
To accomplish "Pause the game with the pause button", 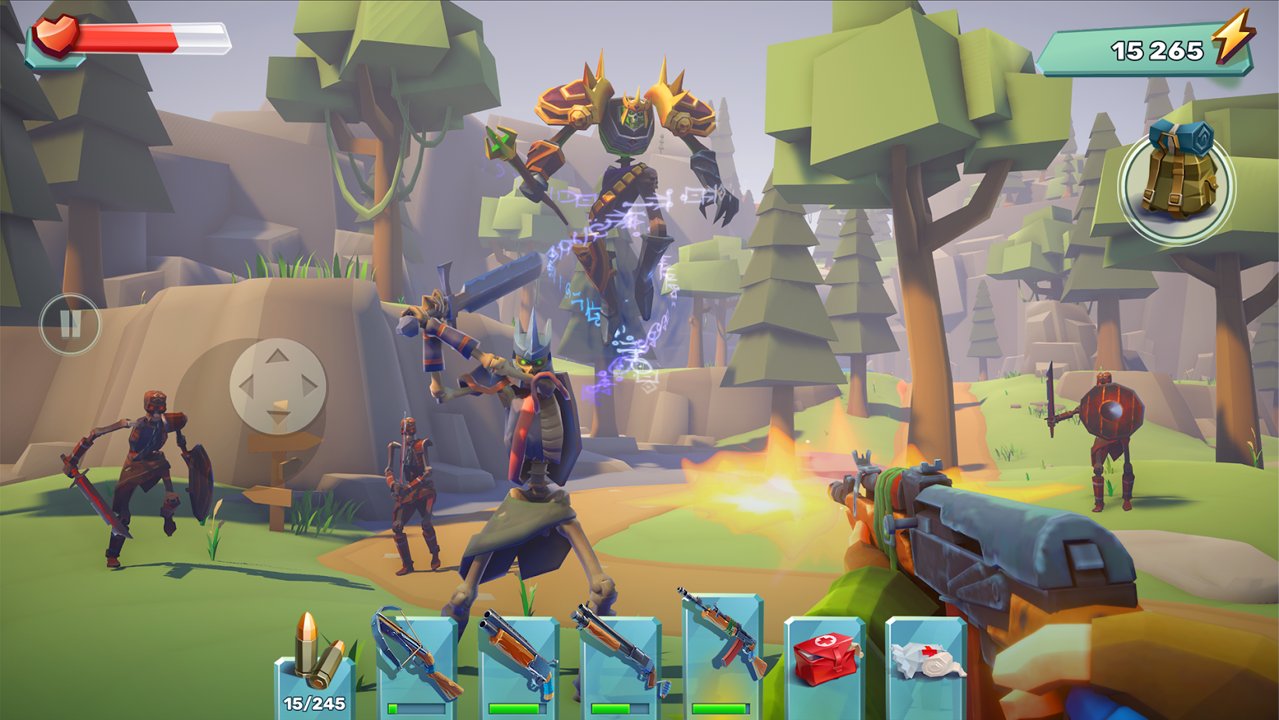I will (70, 323).
